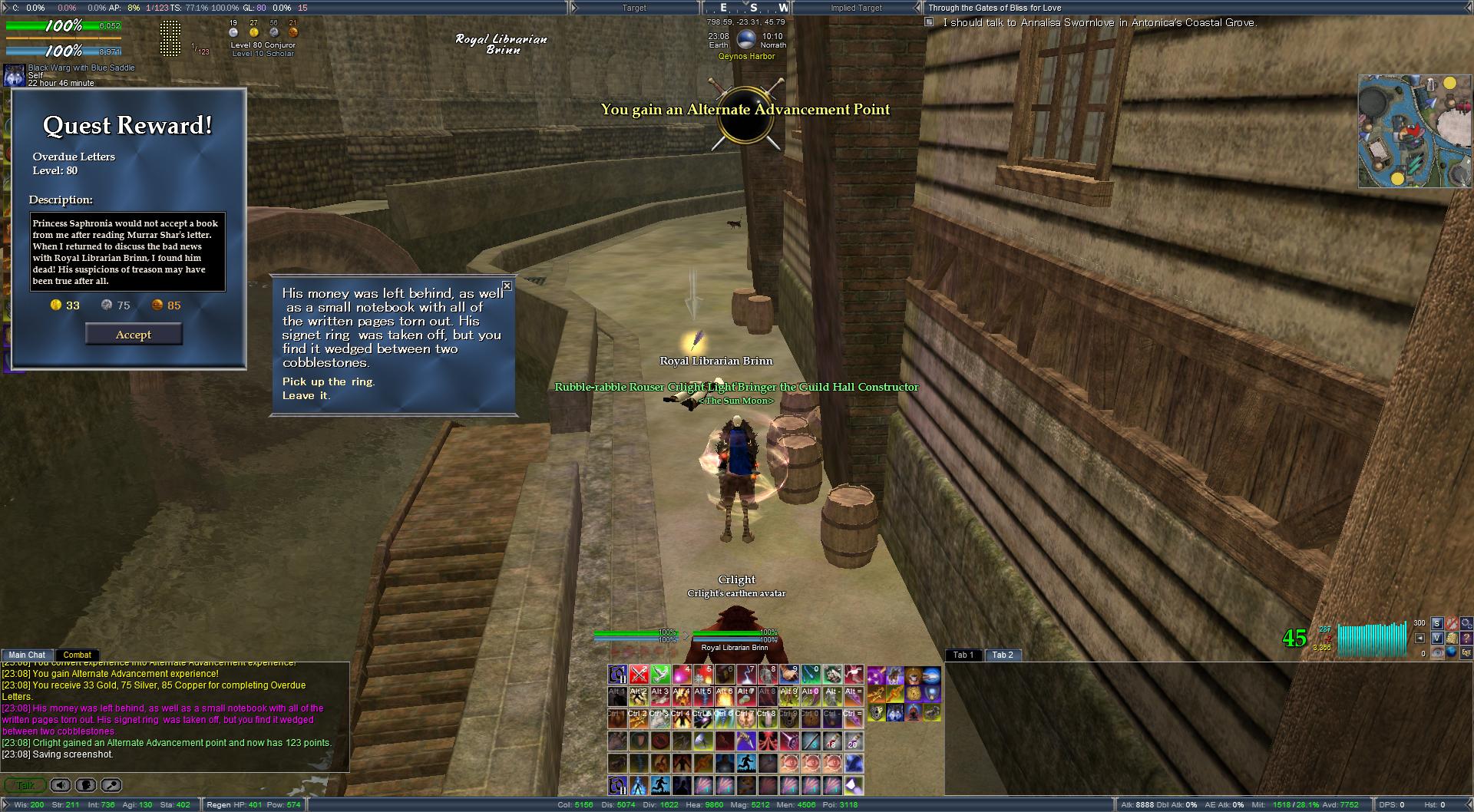Open the Combat chat tab
The width and height of the screenshot is (1474, 812).
pos(77,655)
